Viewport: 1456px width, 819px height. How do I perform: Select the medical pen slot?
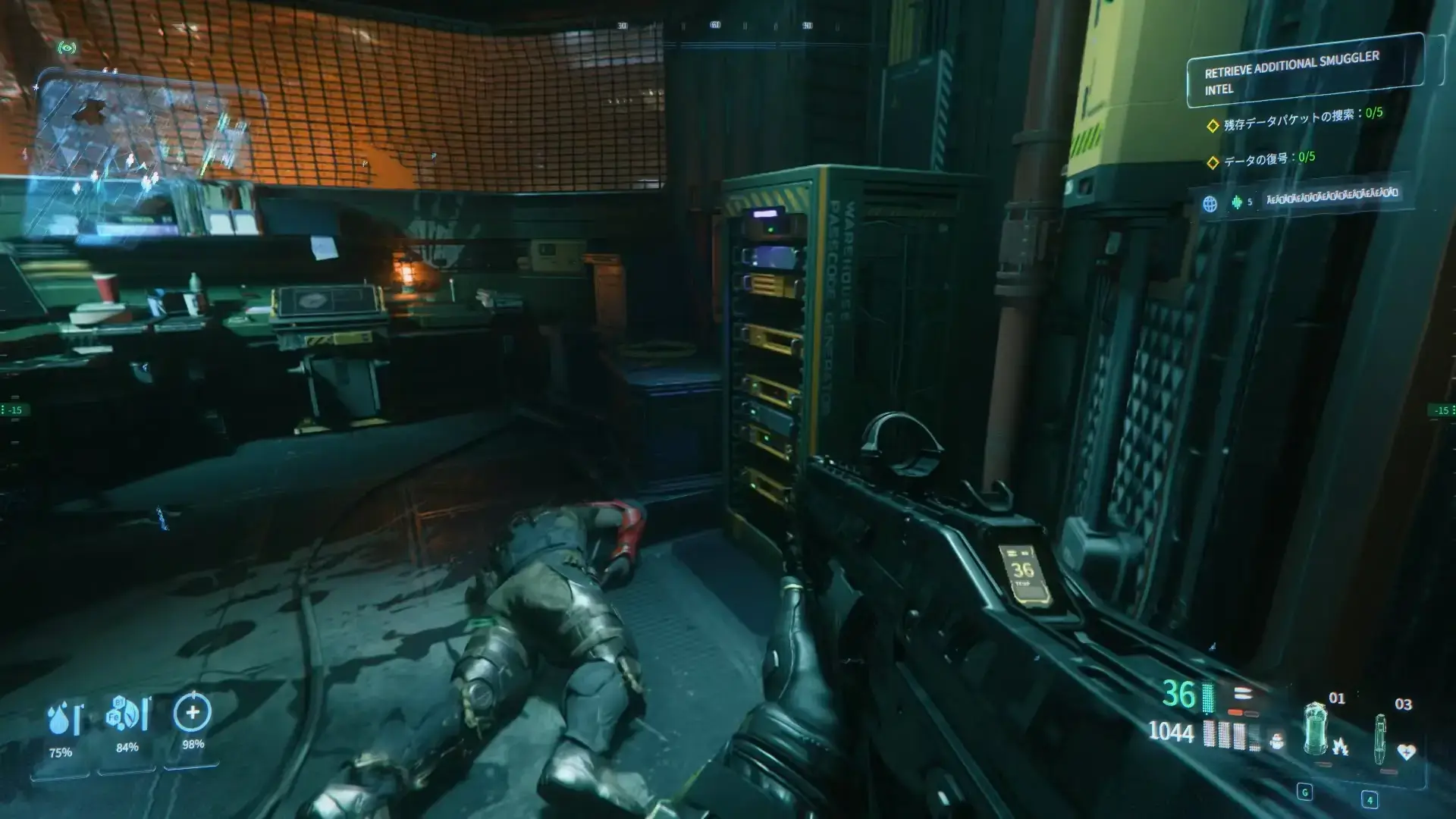(x=1382, y=739)
